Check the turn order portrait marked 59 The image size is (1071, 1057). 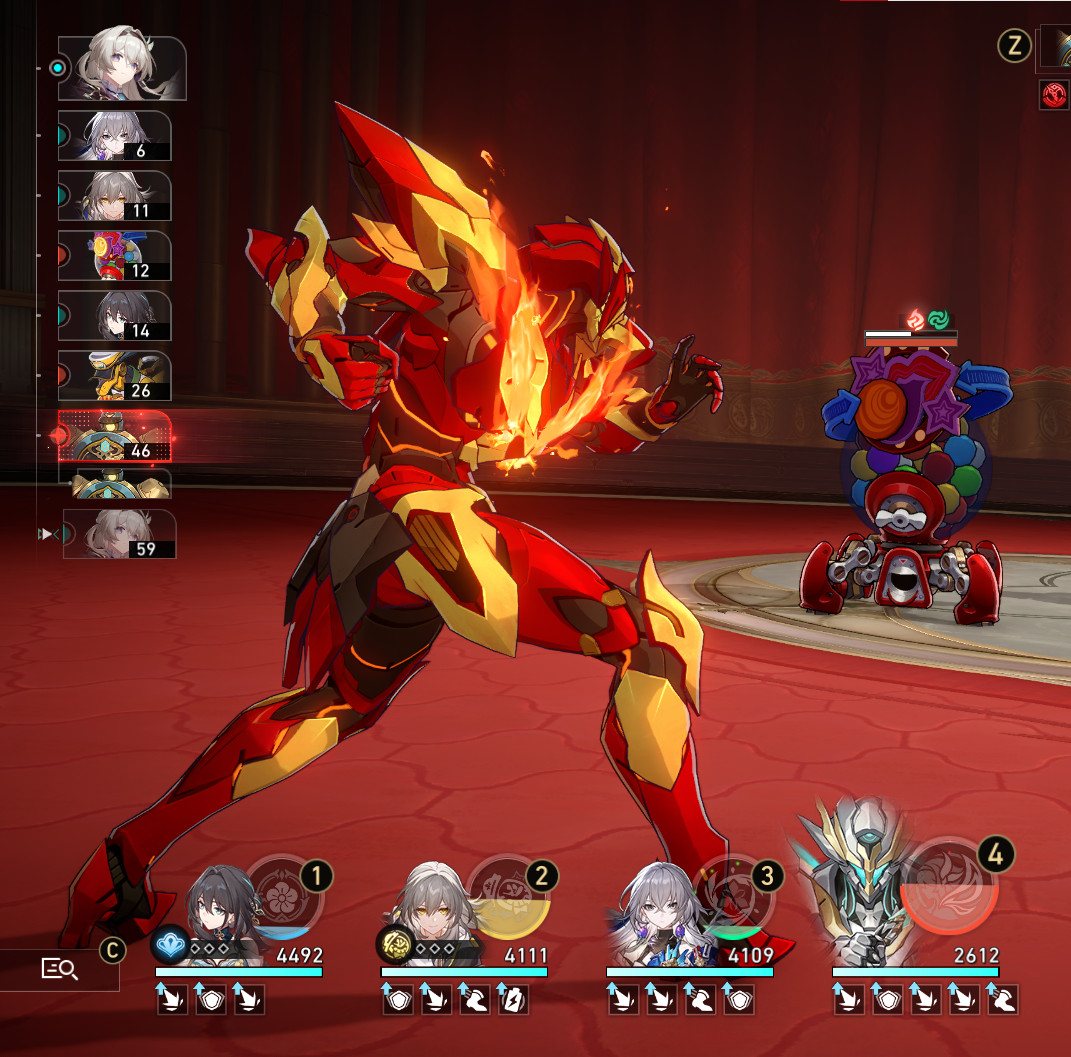pyautogui.click(x=119, y=534)
